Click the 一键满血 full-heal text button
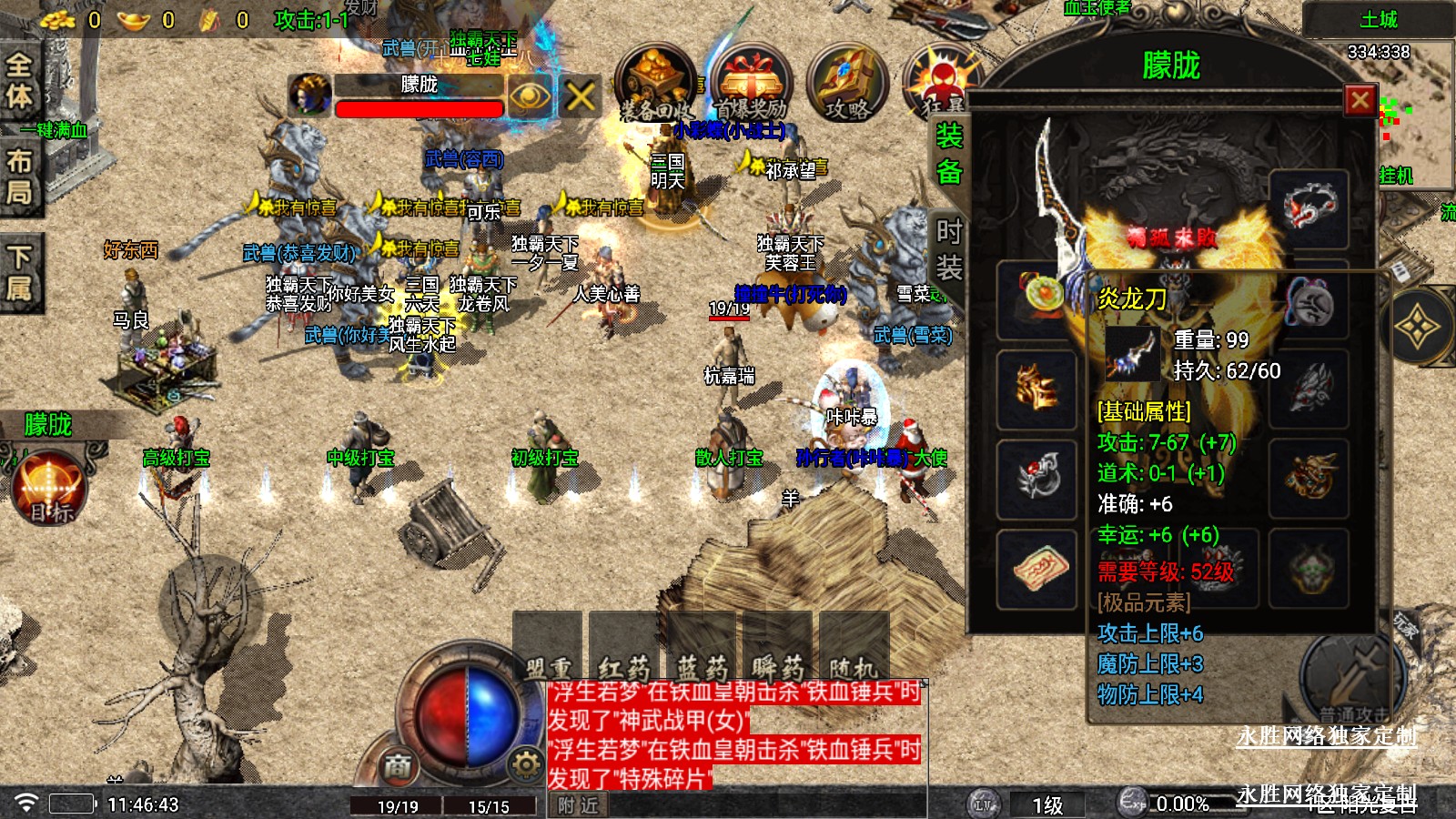Screen dimensions: 1456x819 55,130
